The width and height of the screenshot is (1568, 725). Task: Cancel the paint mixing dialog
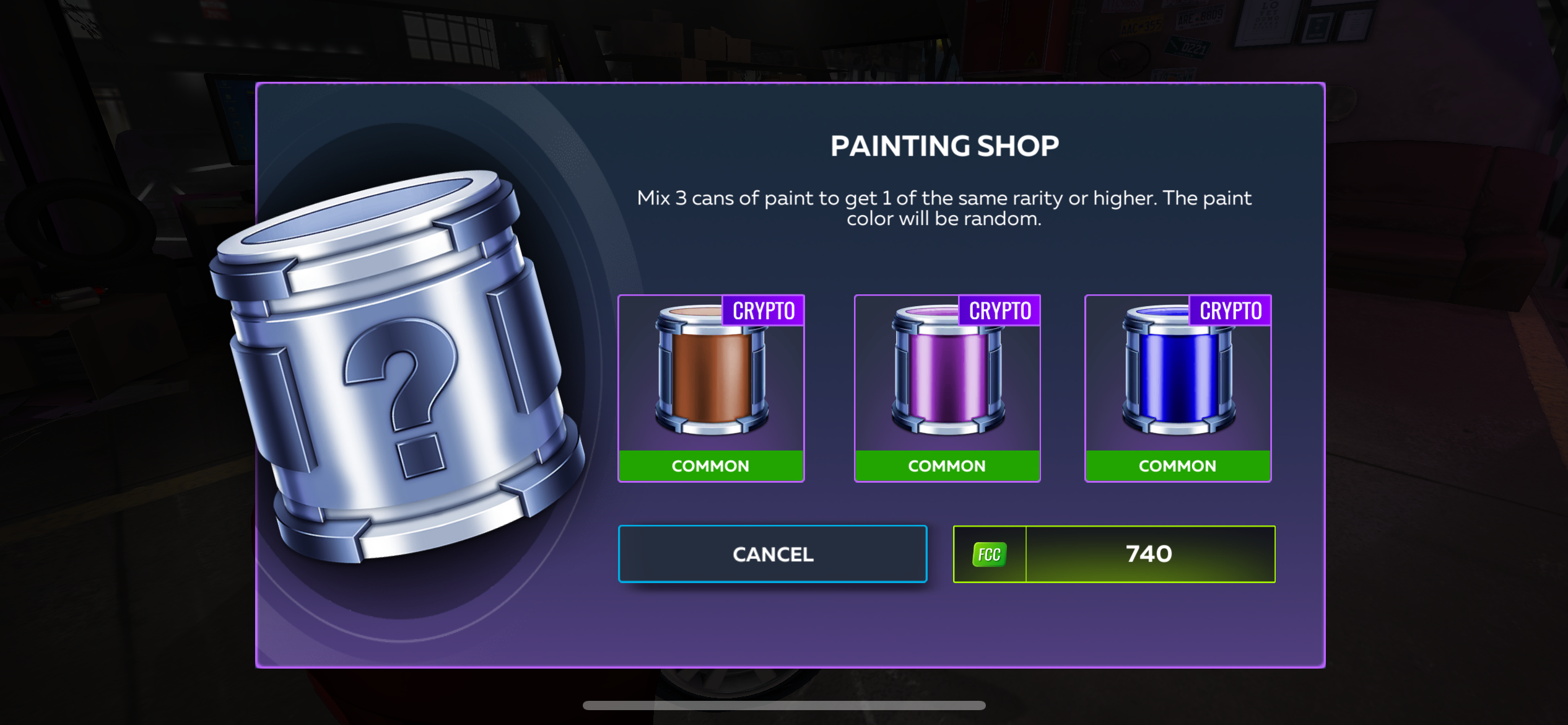coord(772,554)
